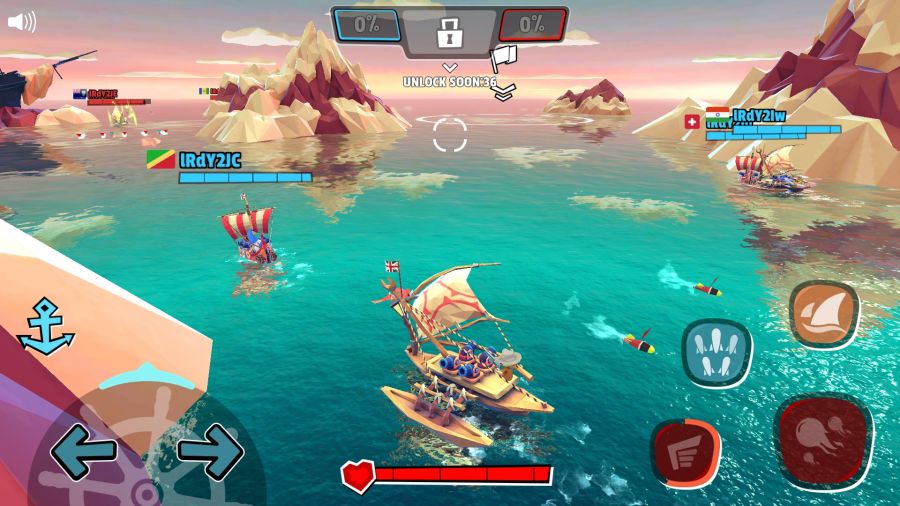Drop the anchor to stop the ship
Image resolution: width=900 pixels, height=506 pixels.
(x=46, y=326)
